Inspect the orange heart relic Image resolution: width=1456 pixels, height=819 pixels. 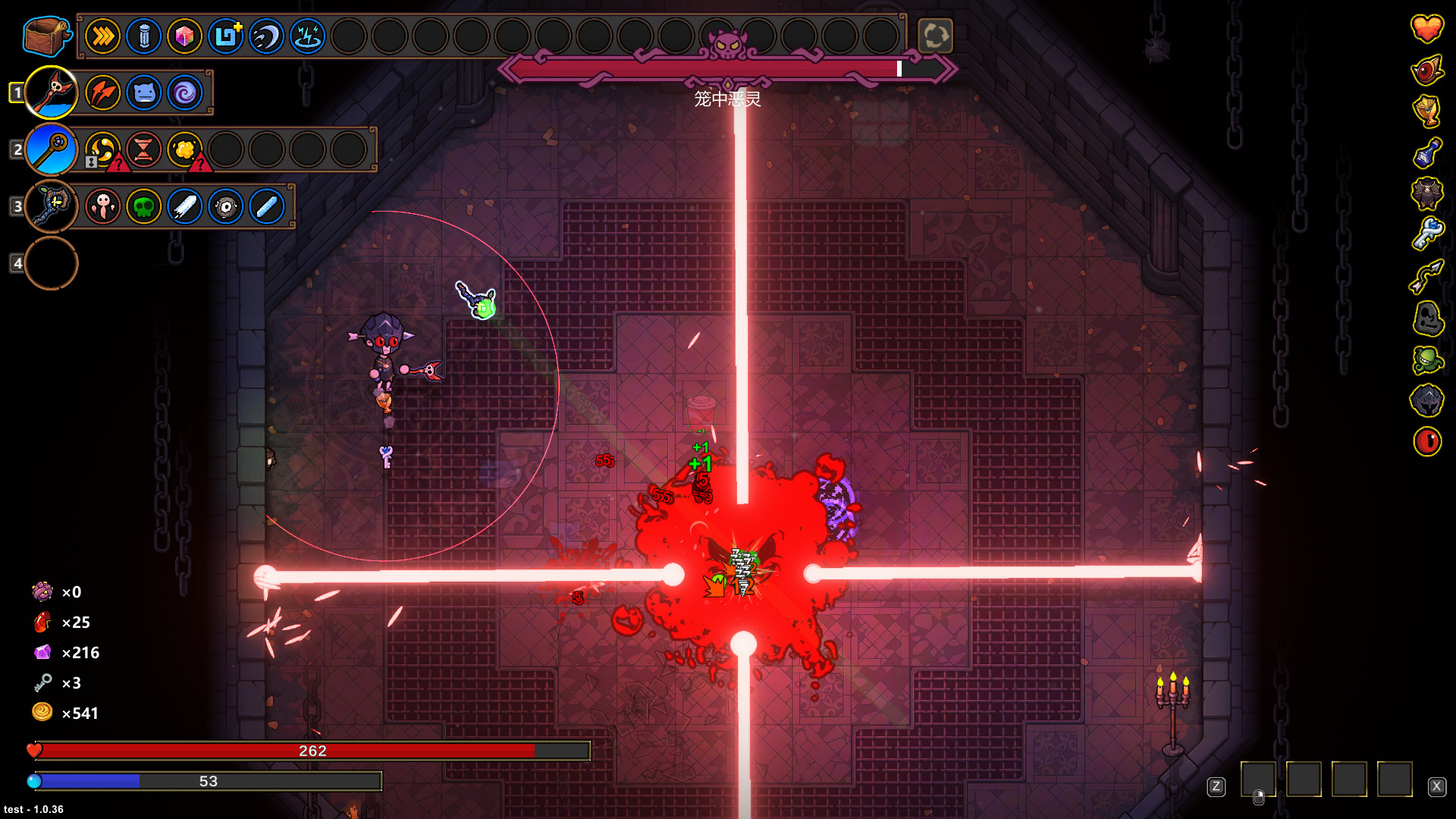[1426, 29]
